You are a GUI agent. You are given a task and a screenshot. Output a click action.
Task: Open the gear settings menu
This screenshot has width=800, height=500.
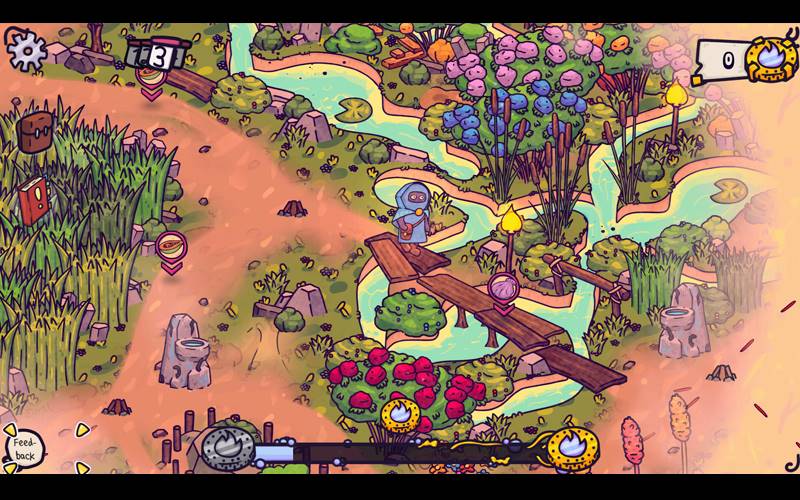pos(26,46)
